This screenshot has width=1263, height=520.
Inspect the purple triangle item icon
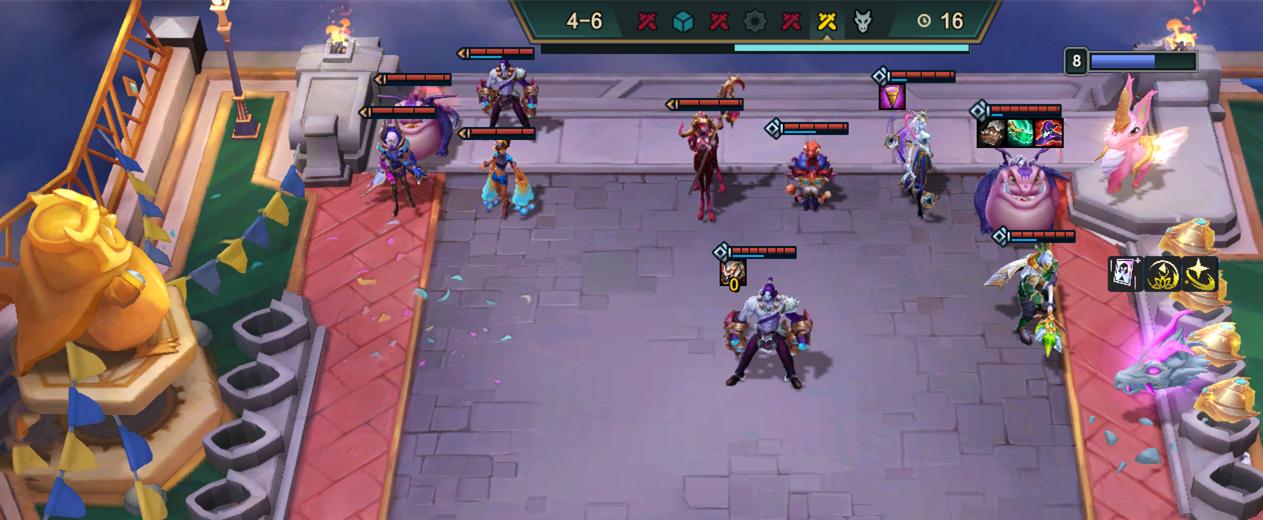tap(892, 97)
